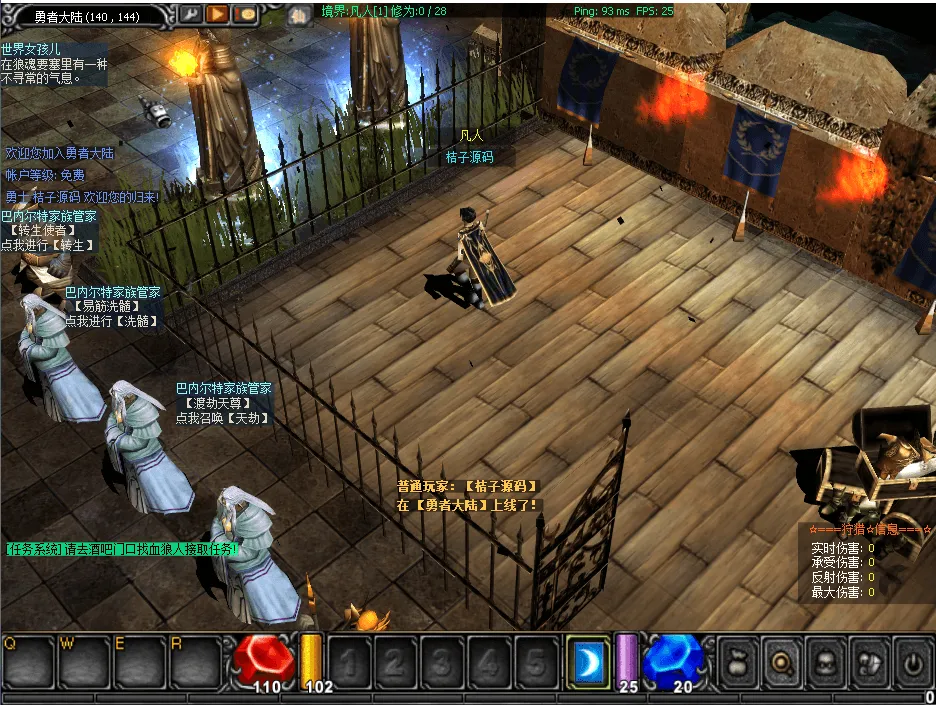This screenshot has height=705, width=936.
Task: Select the W skill slot
Action: (83, 661)
